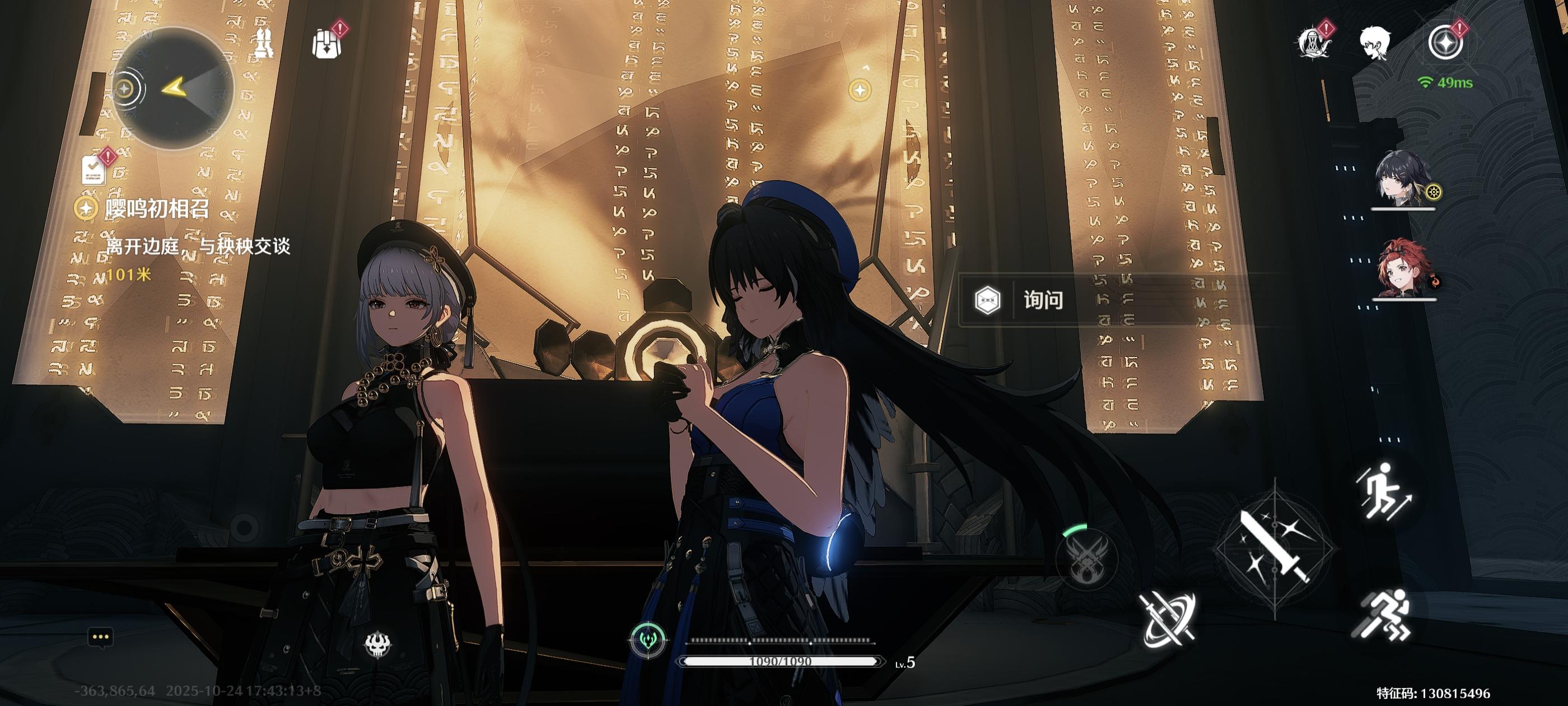Open the star compass icon at top right
The image size is (1568, 706).
[x=1445, y=43]
